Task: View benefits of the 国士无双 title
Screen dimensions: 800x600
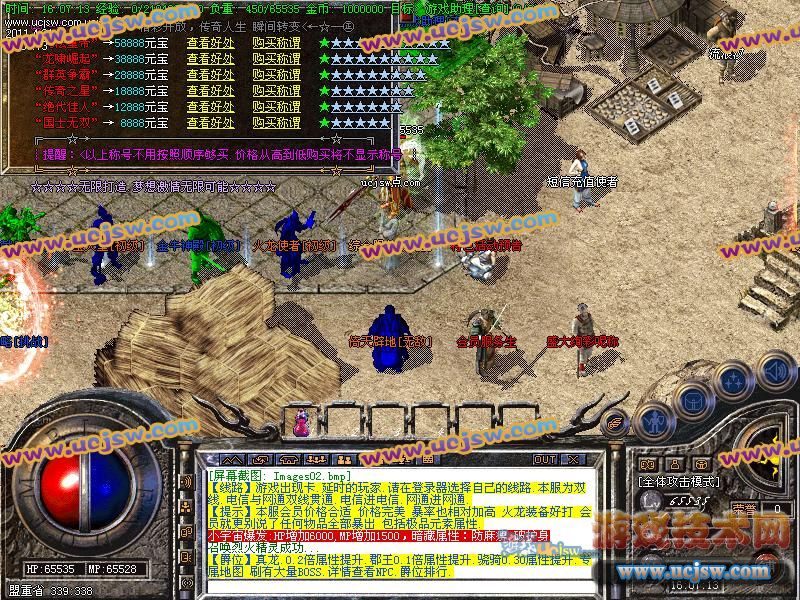Action: [x=210, y=122]
